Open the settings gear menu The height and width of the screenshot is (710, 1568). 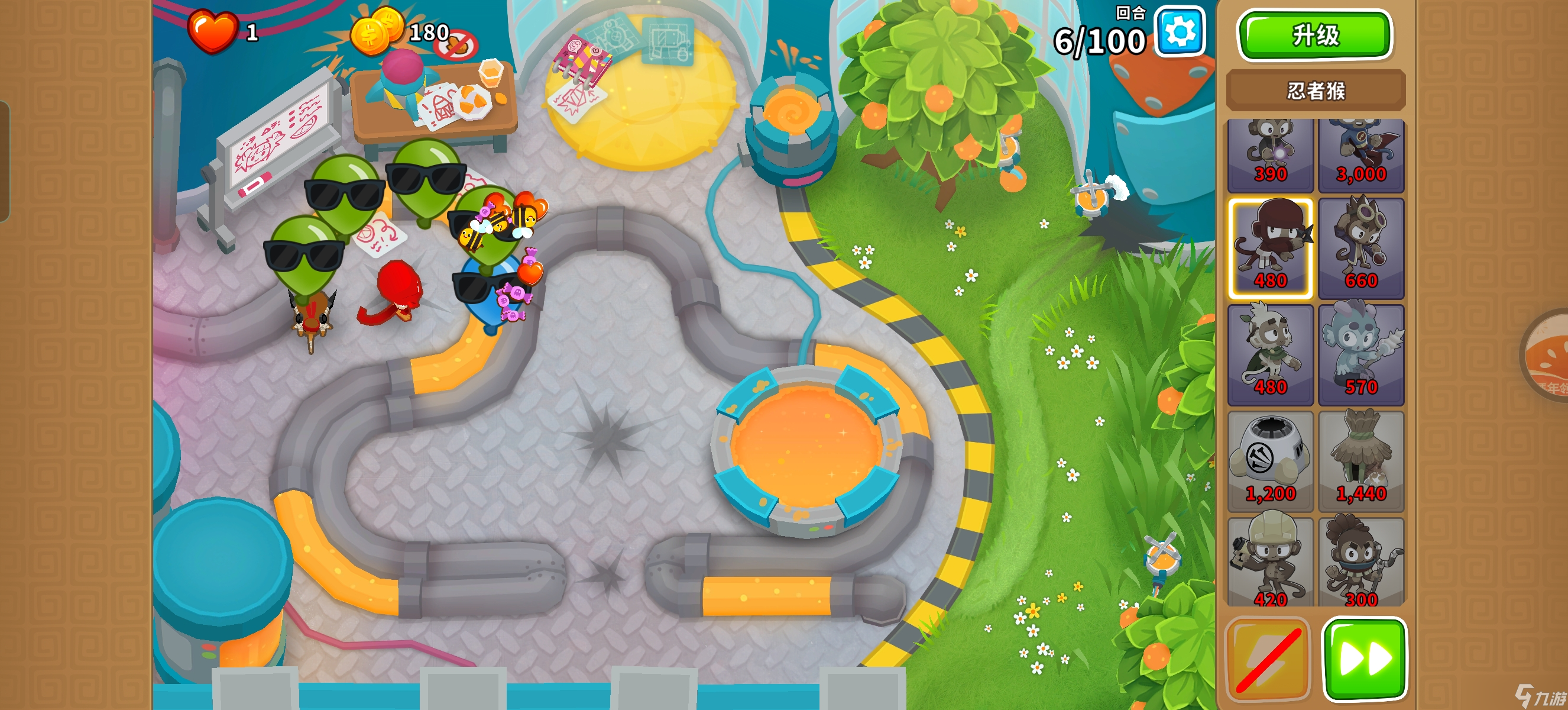coord(1180,32)
